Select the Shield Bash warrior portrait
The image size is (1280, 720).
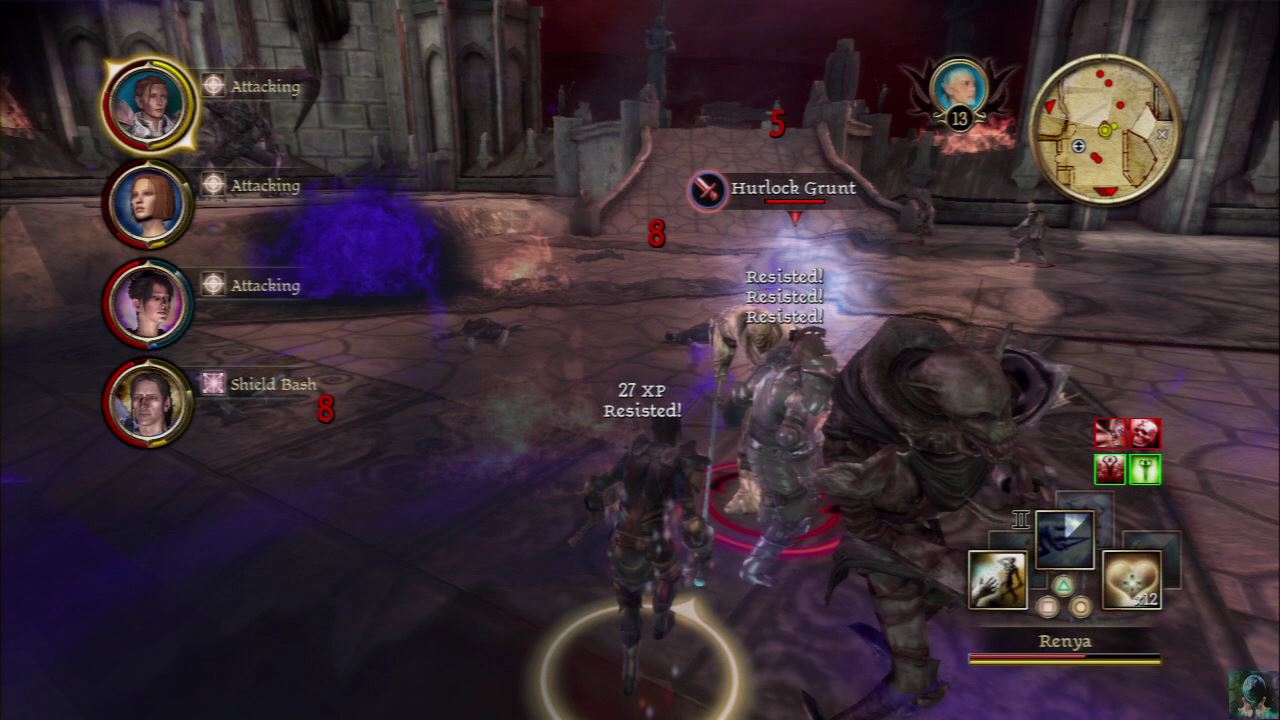click(149, 402)
